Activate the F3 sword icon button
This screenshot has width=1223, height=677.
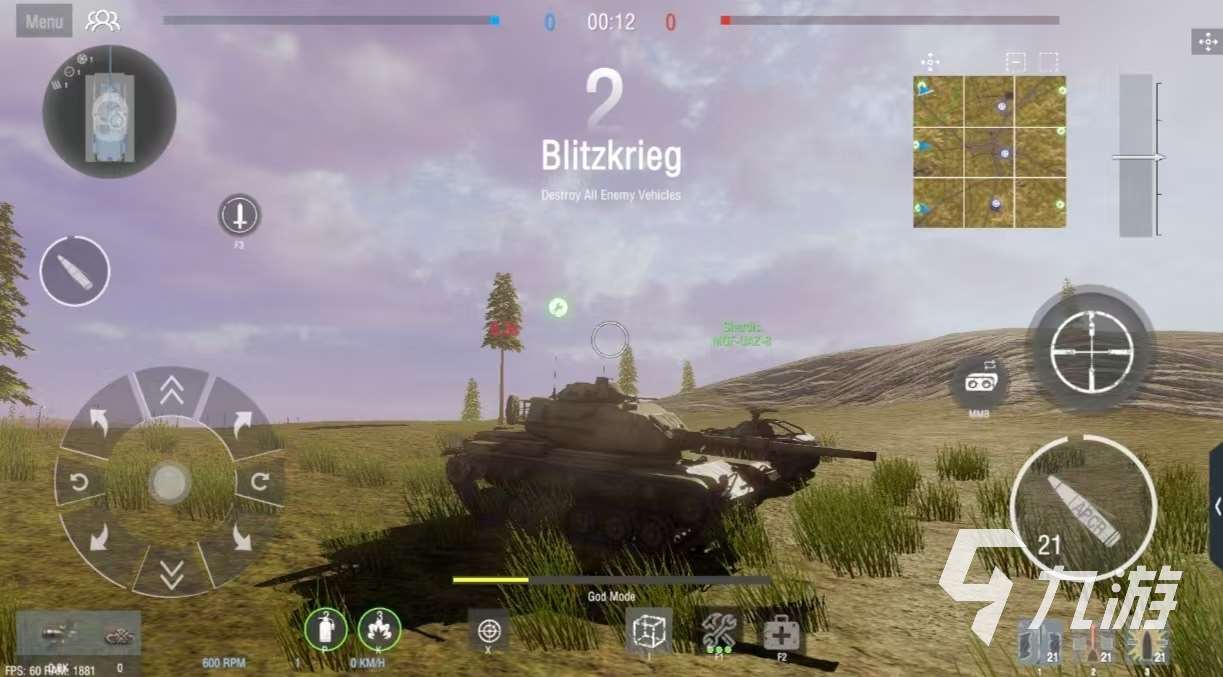pyautogui.click(x=239, y=215)
